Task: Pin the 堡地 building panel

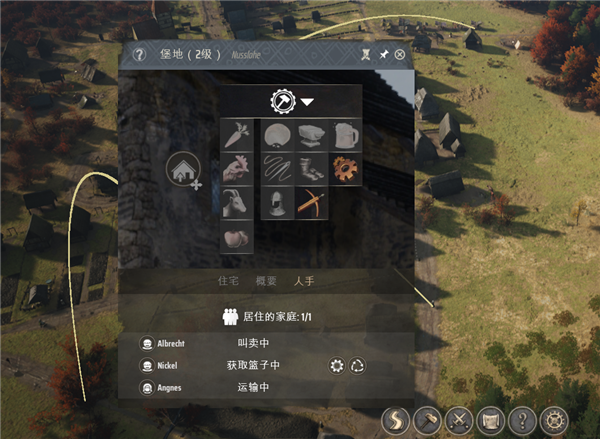Action: 384,55
